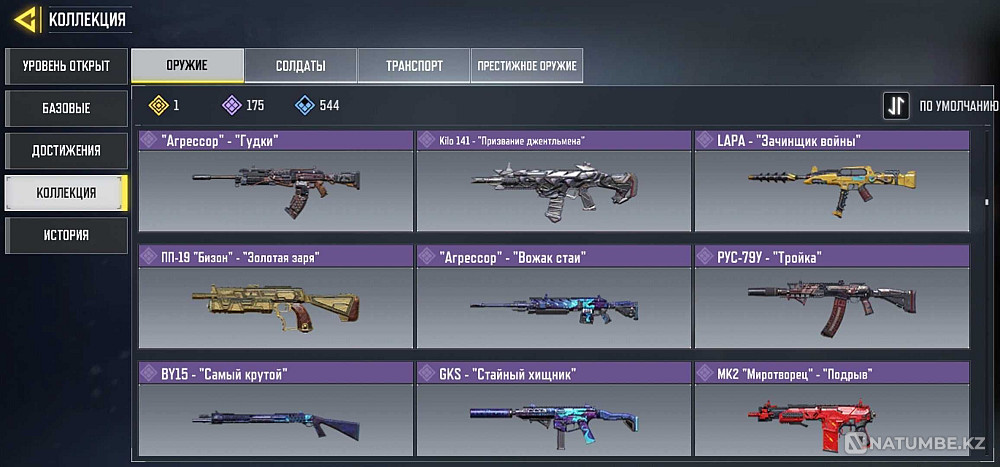Select the Коллекция menu entry

[x=65, y=192]
